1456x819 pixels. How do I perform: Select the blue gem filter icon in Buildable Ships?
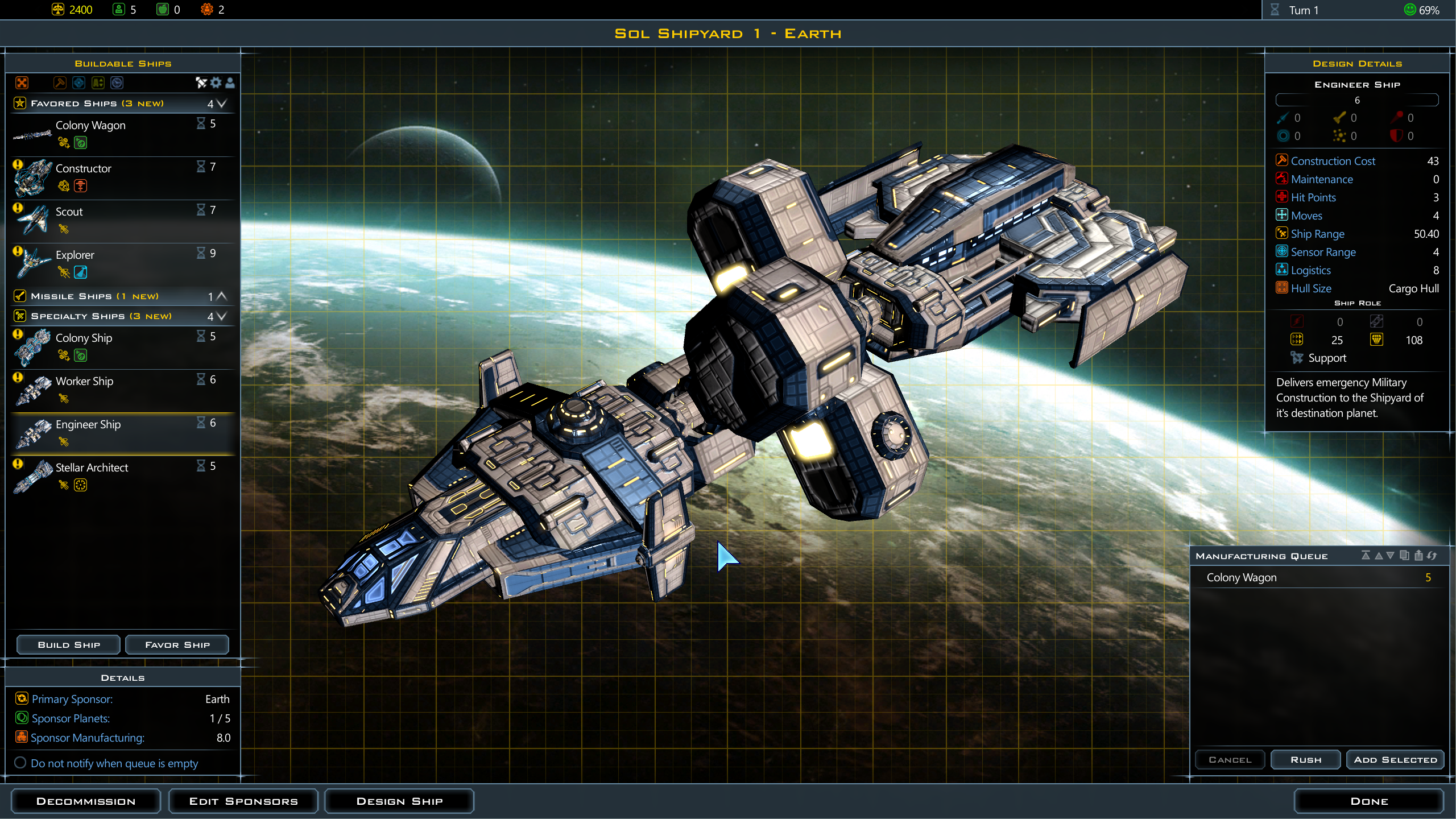[x=78, y=83]
